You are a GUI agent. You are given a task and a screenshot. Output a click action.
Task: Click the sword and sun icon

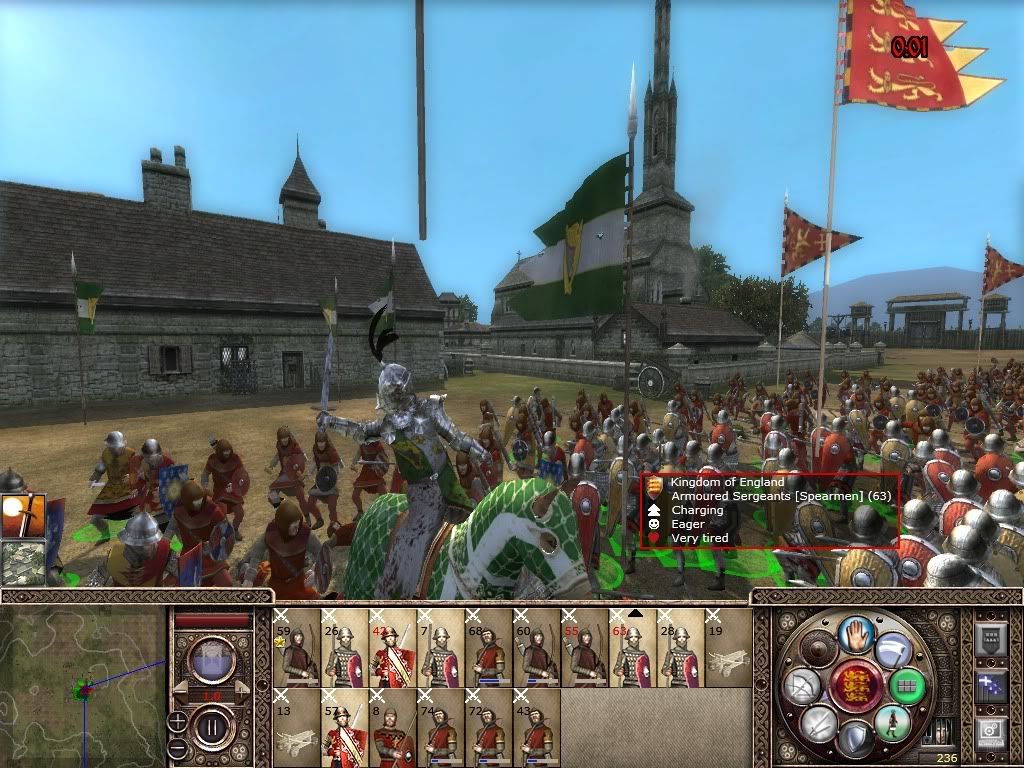[x=22, y=515]
